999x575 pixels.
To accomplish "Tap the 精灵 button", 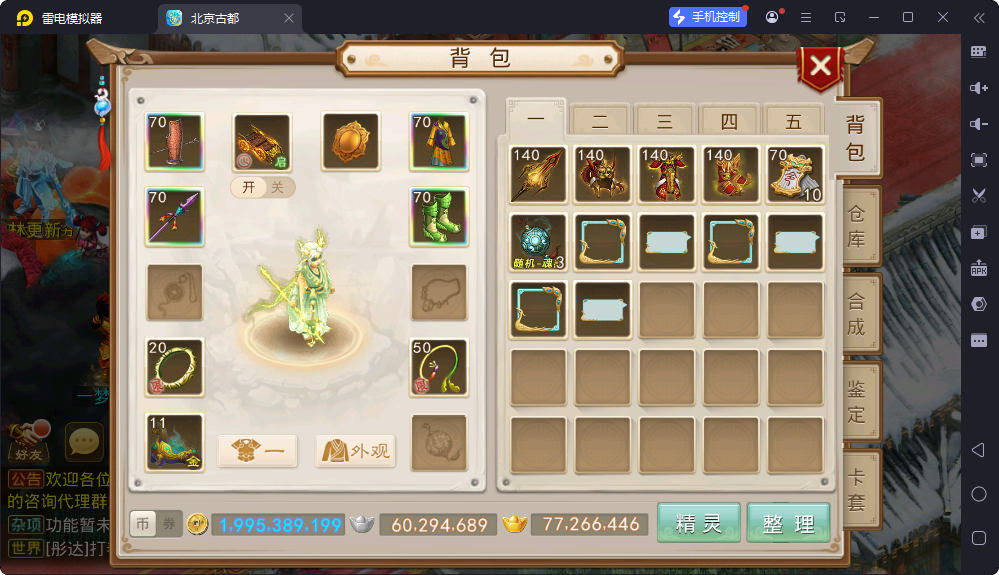I will tap(699, 523).
